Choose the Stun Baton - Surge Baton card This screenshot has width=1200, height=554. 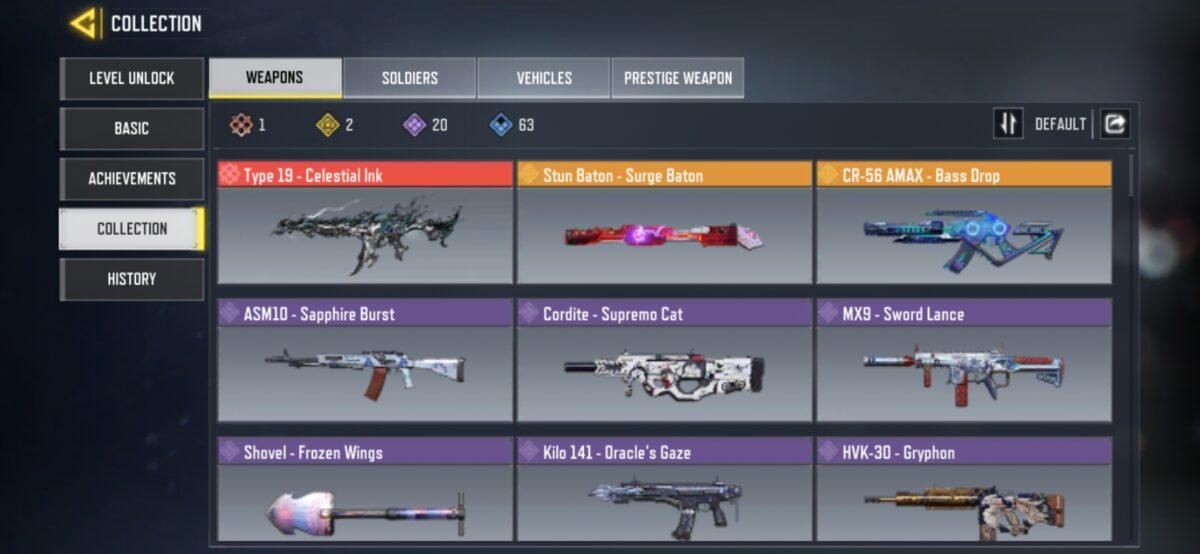coord(664,222)
